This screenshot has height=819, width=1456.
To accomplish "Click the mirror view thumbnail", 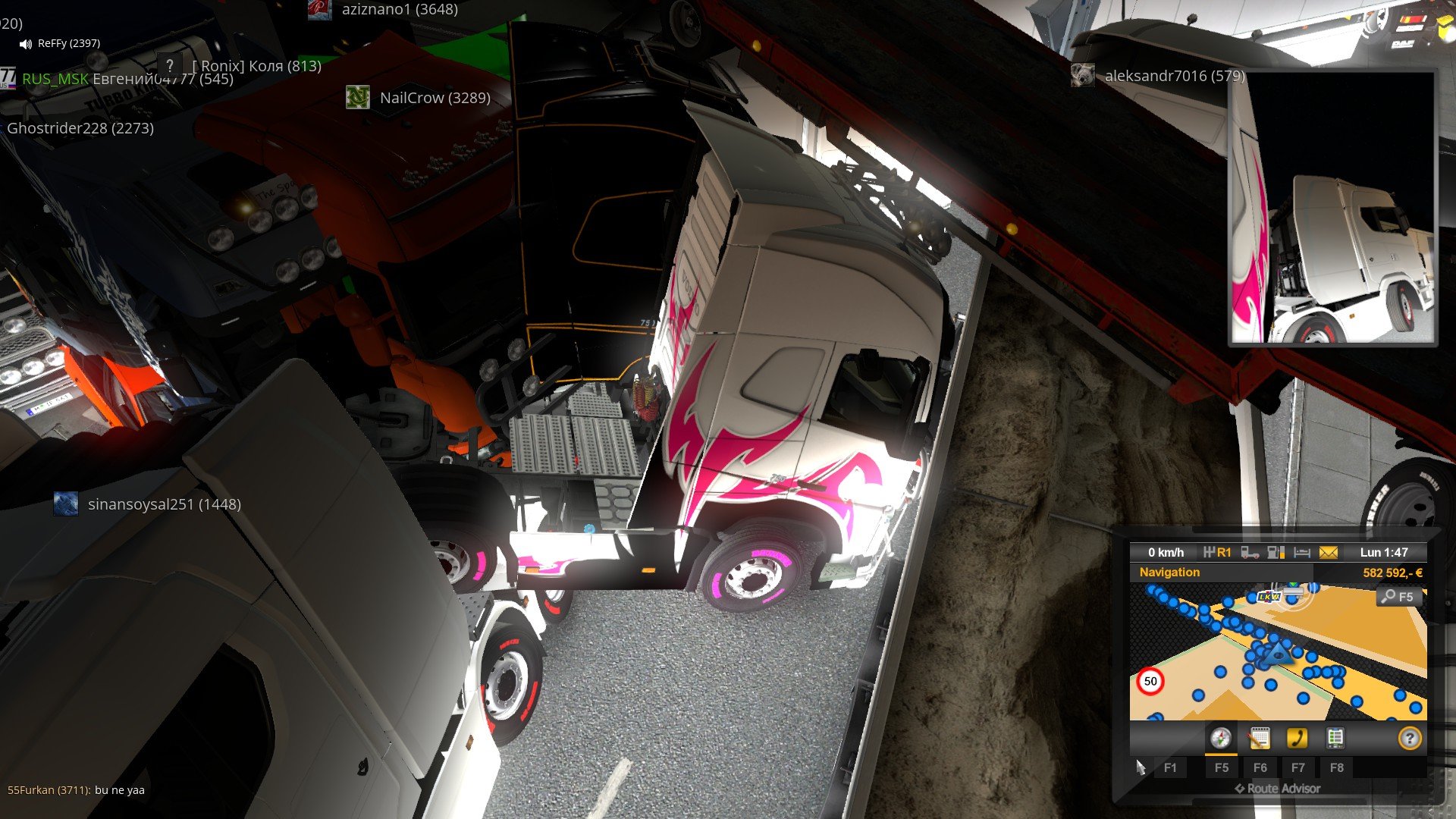I will 1332,209.
